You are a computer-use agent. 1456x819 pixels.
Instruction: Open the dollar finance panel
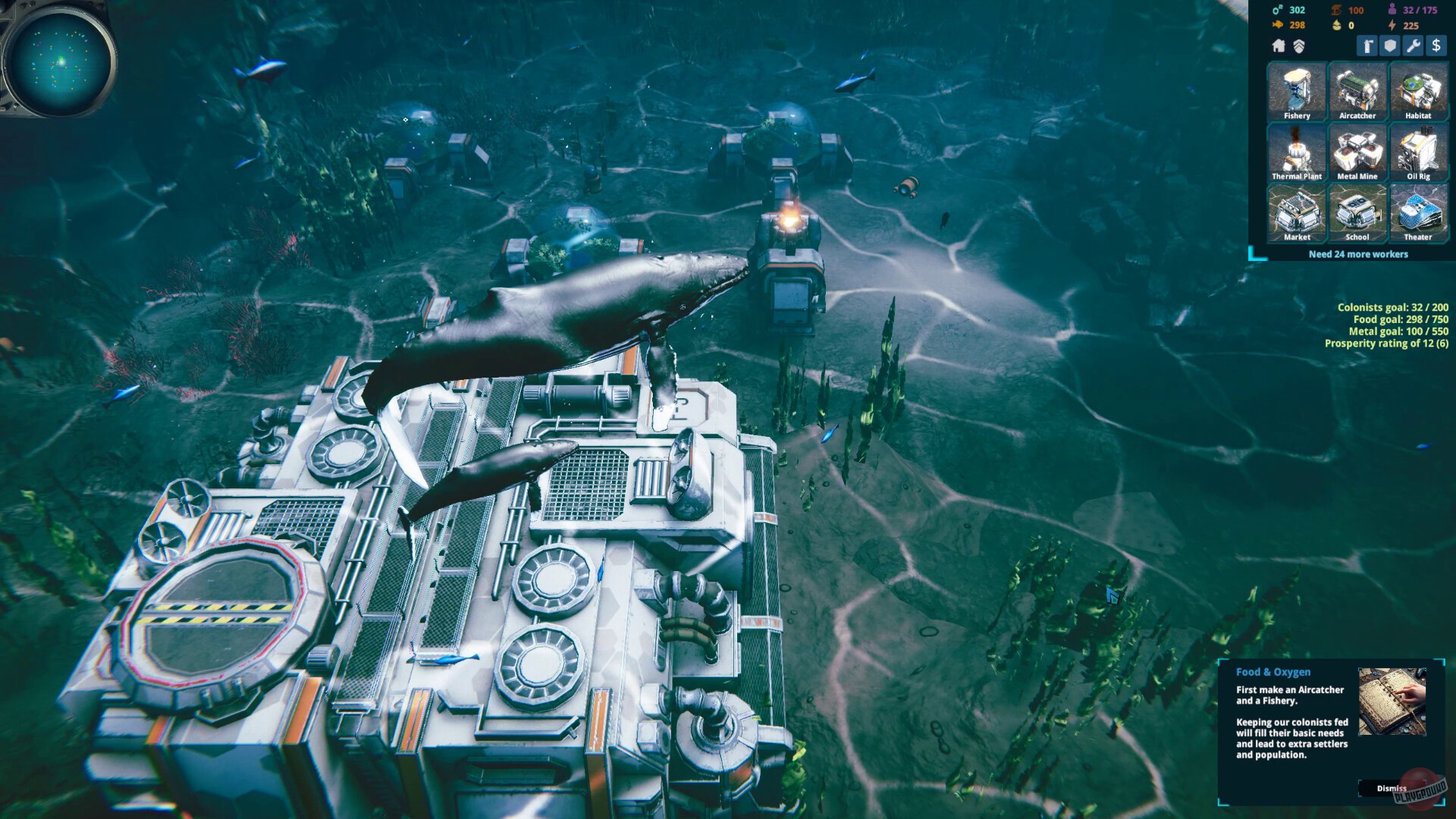(1436, 47)
